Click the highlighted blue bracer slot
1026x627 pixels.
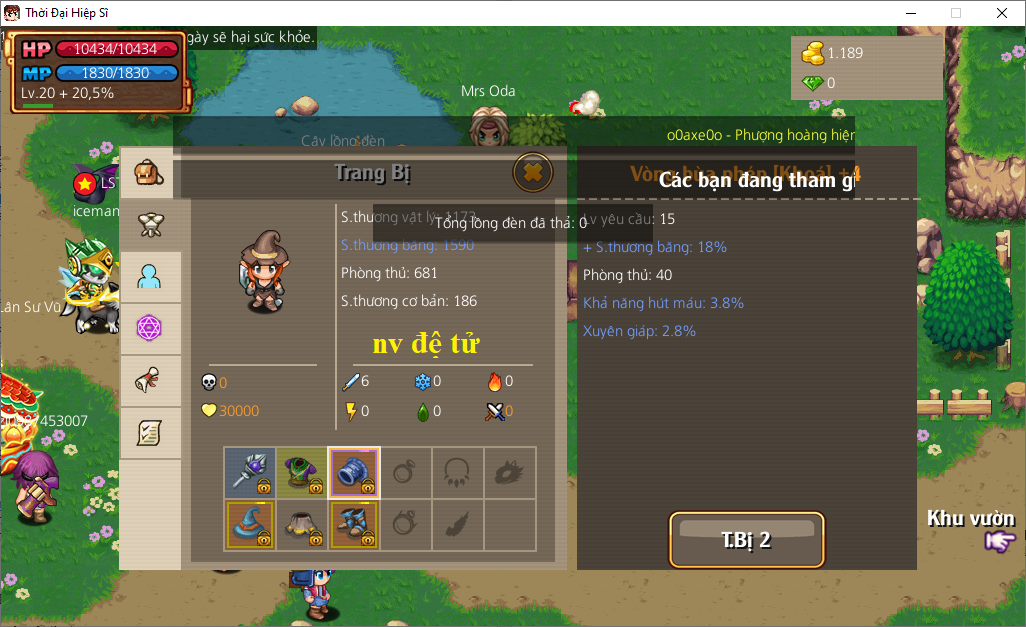tap(354, 472)
